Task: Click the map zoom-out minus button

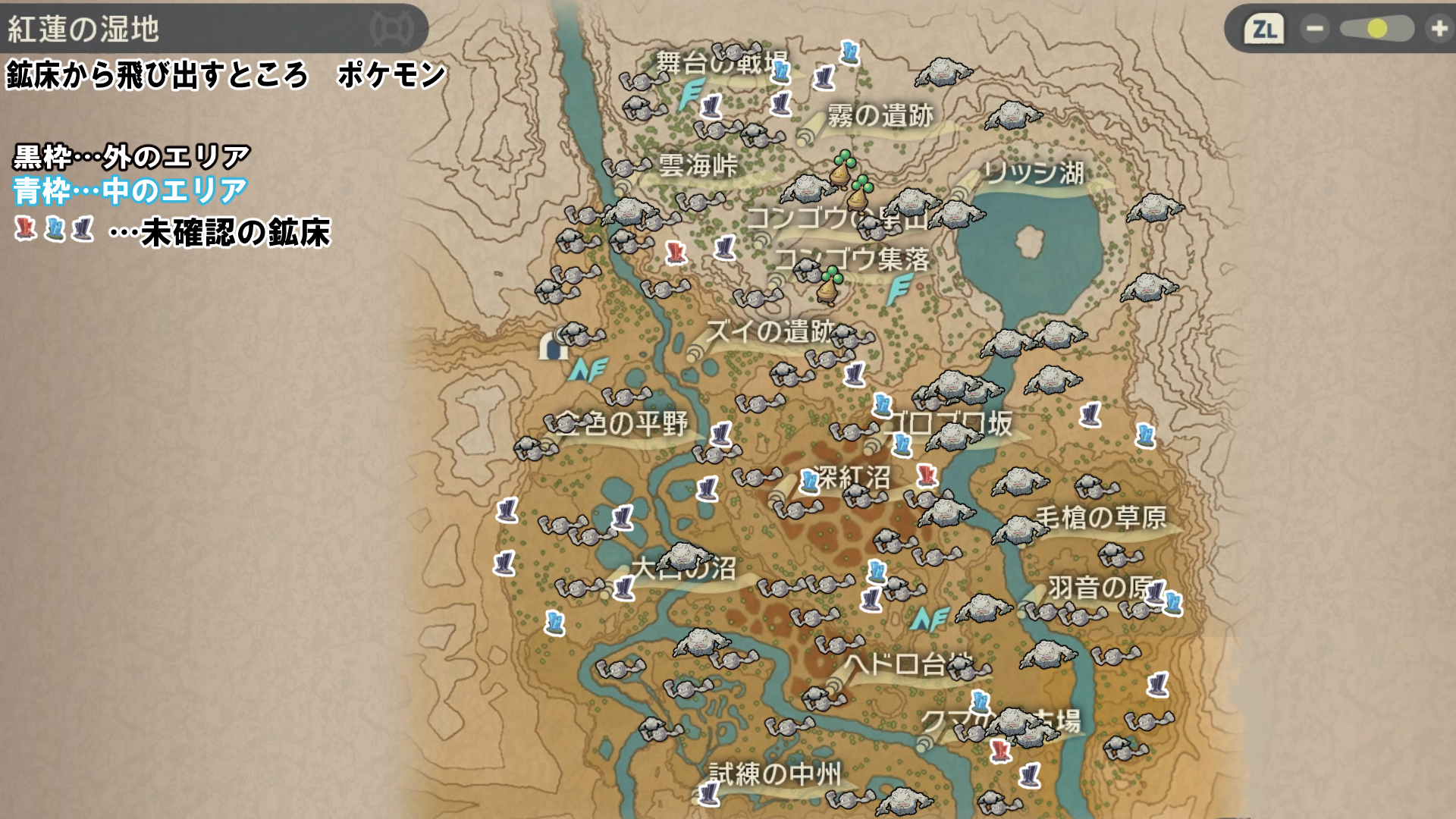Action: click(x=1315, y=29)
